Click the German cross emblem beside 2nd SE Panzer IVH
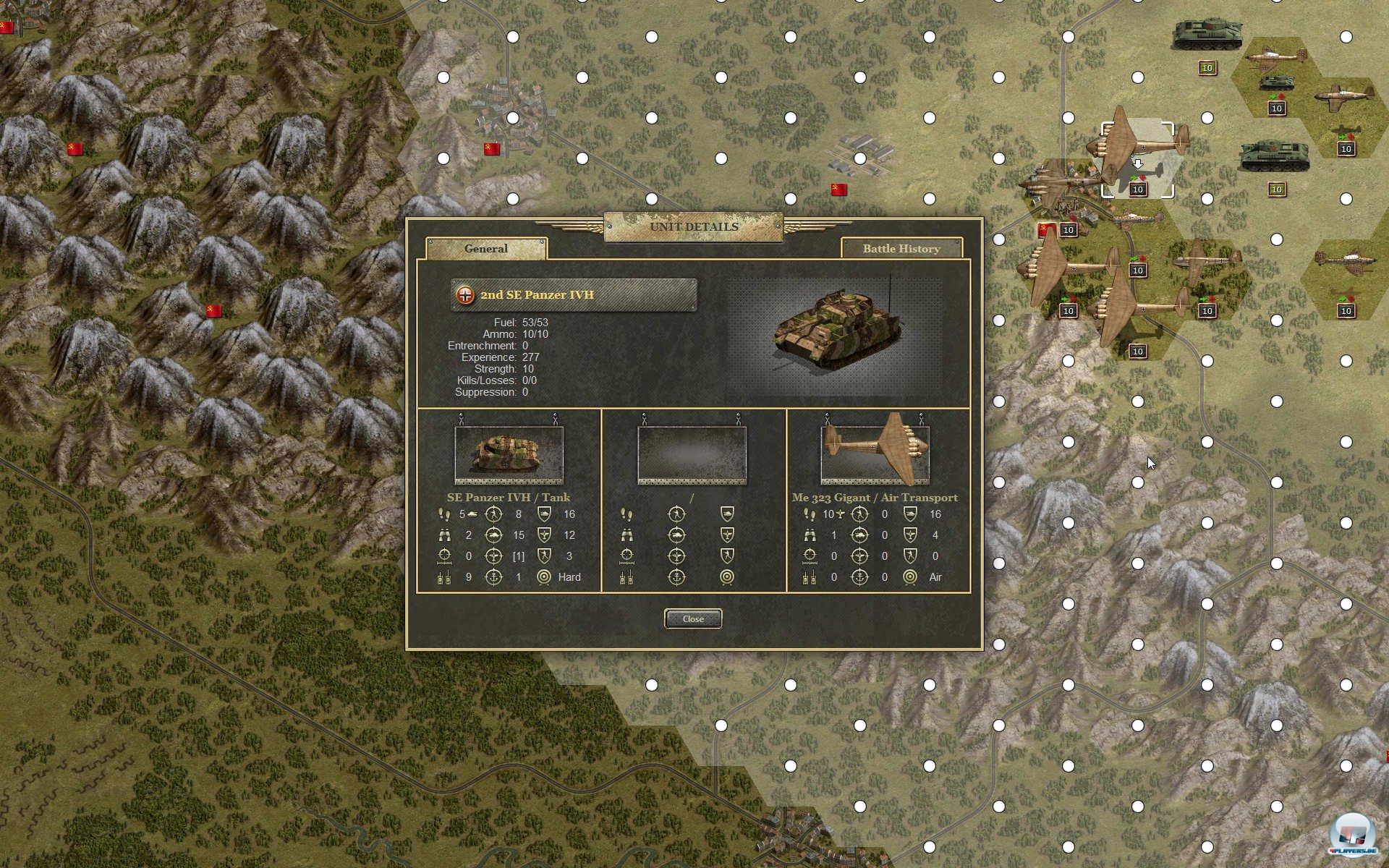This screenshot has height=868, width=1389. point(464,294)
